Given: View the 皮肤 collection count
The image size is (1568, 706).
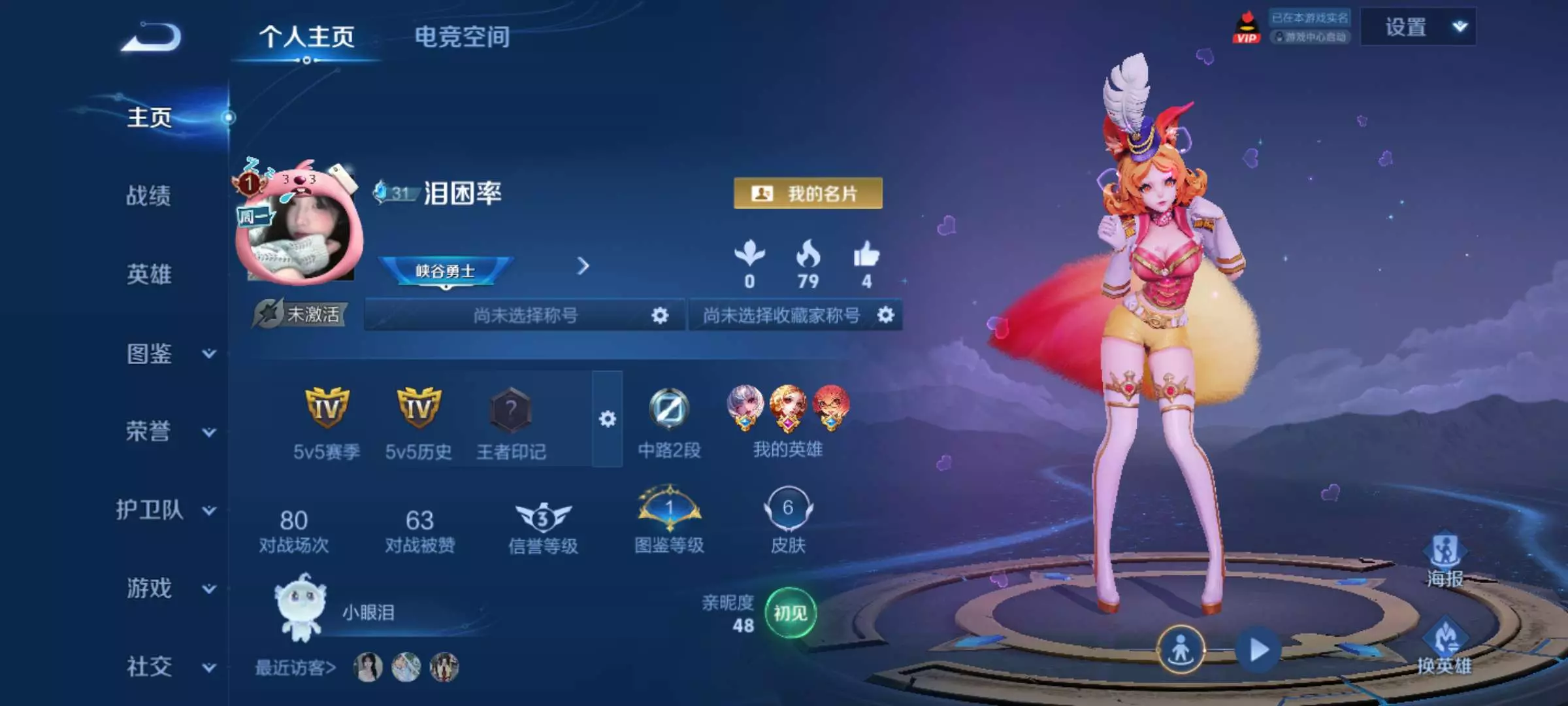Looking at the screenshot, I should point(788,518).
